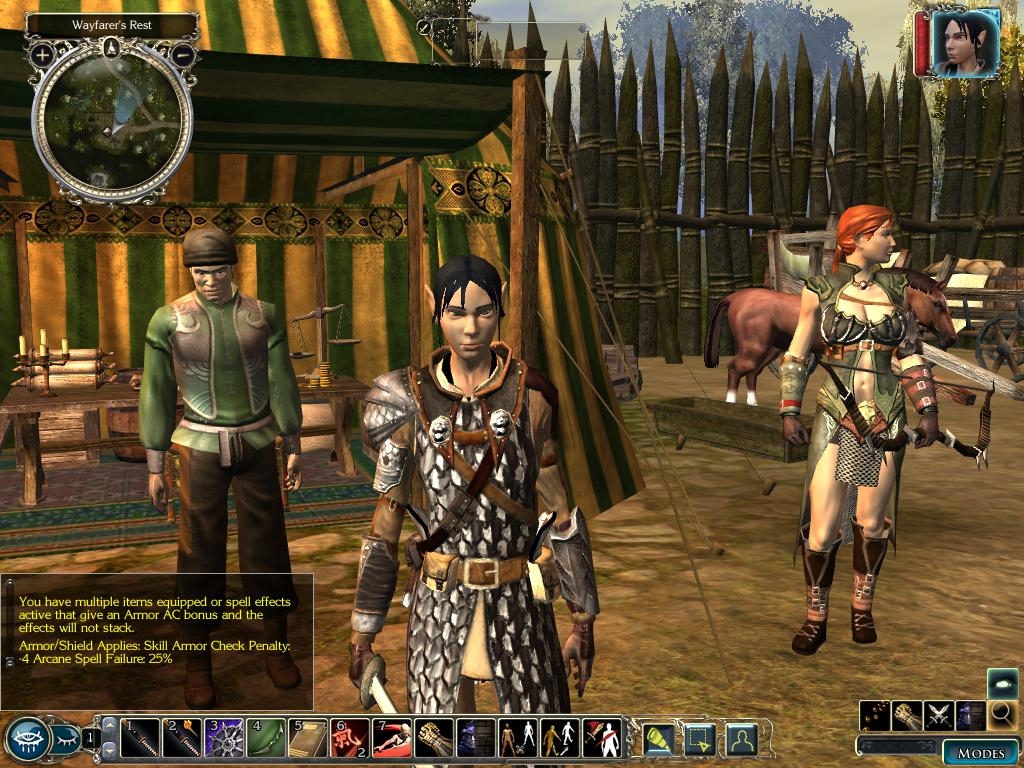The image size is (1024, 768).
Task: Zoom out the minimap with the minus button
Action: pyautogui.click(x=182, y=54)
